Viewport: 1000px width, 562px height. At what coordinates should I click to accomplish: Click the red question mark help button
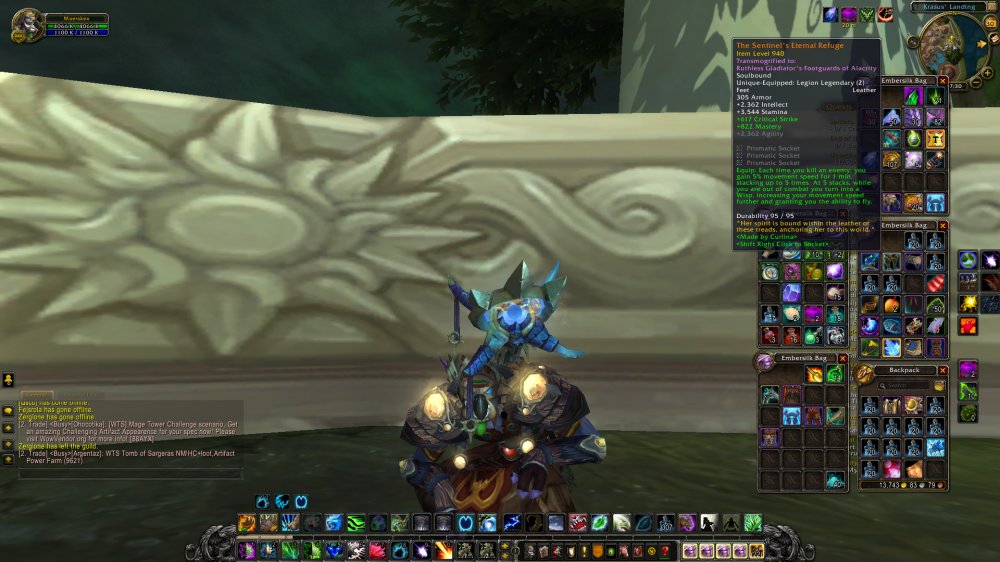[x=664, y=551]
